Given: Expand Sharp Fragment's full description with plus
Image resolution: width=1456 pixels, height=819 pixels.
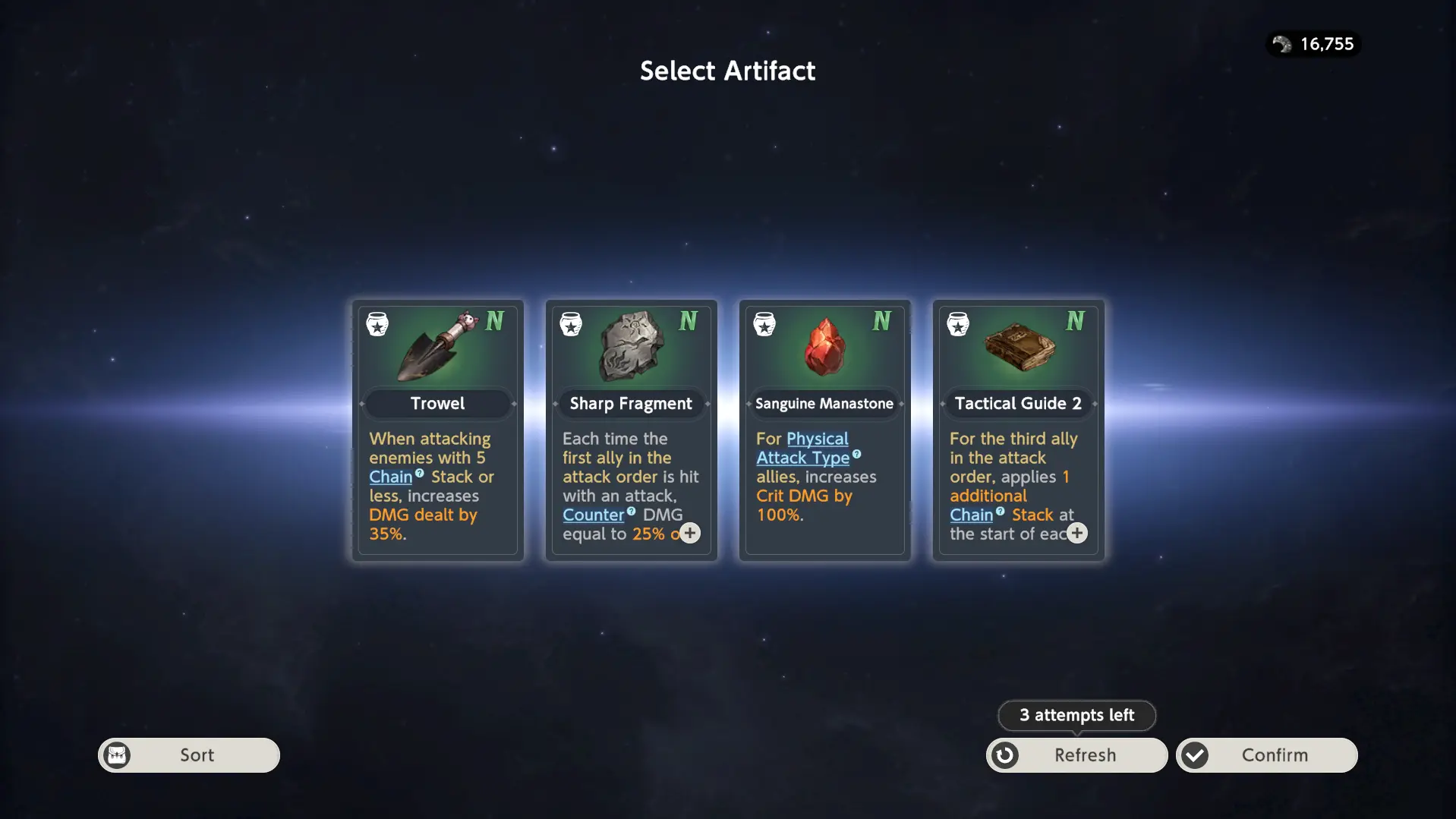Looking at the screenshot, I should (x=689, y=533).
